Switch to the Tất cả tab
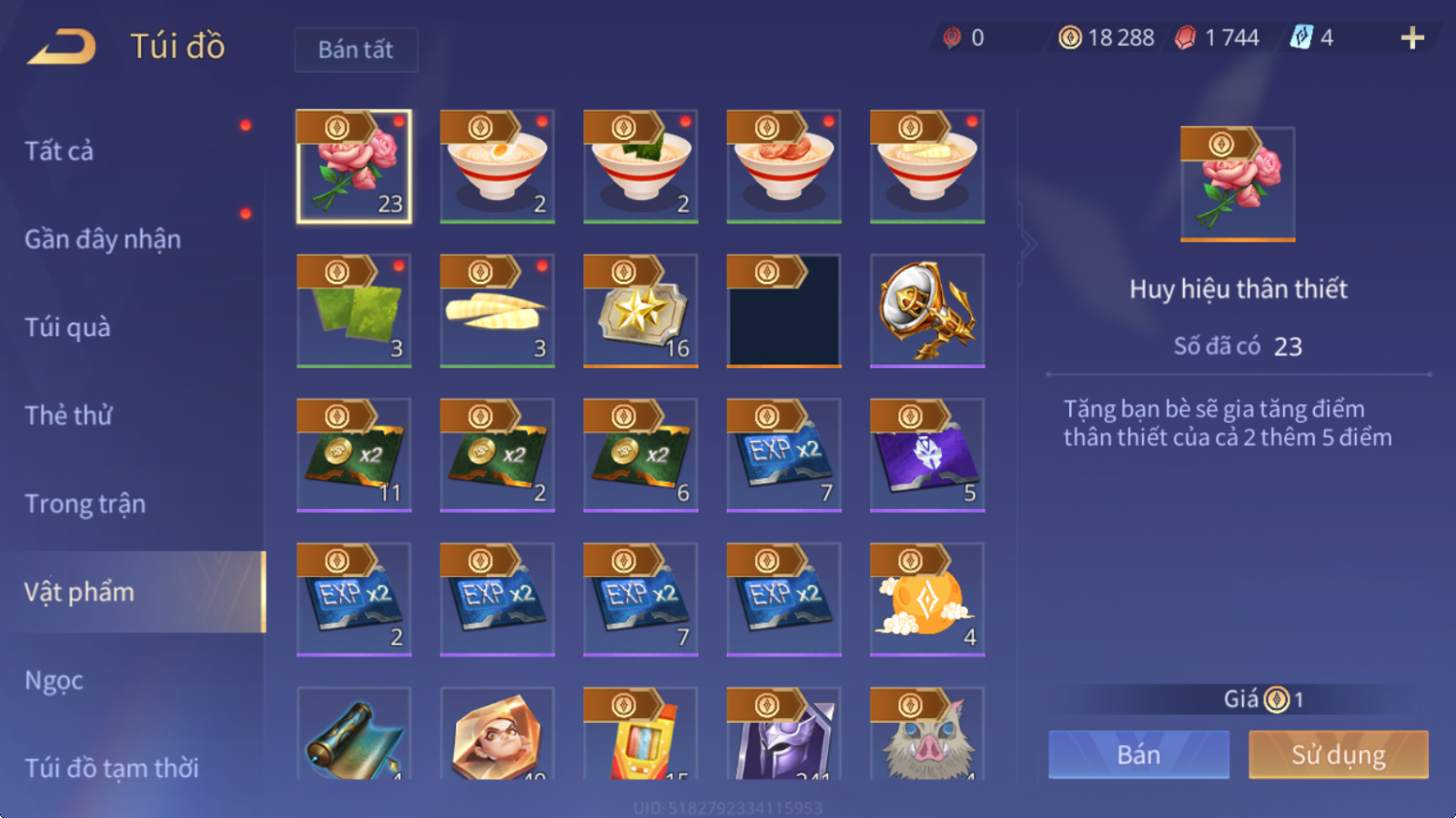This screenshot has height=818, width=1456. click(x=59, y=151)
